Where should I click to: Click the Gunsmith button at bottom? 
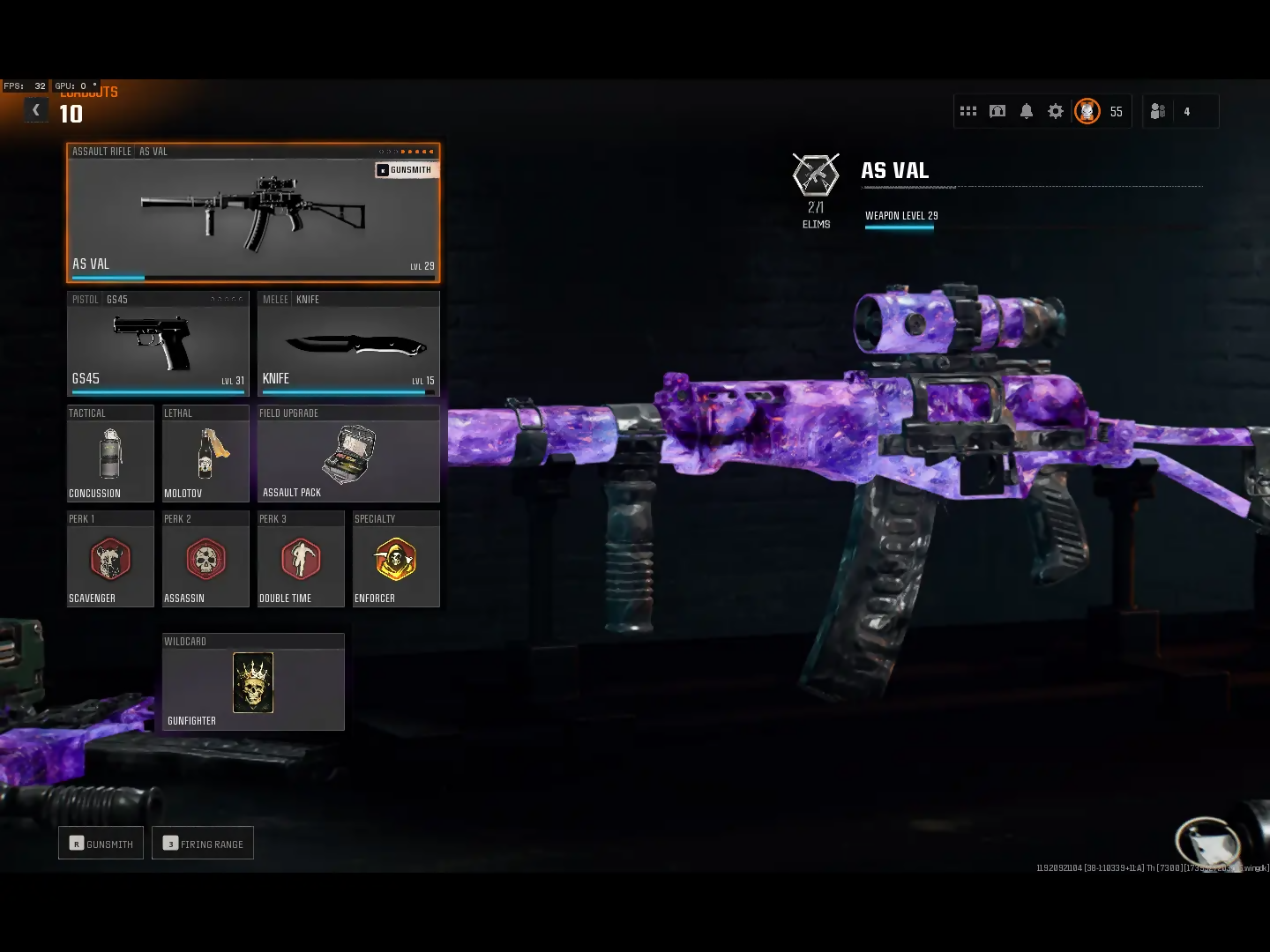coord(101,844)
